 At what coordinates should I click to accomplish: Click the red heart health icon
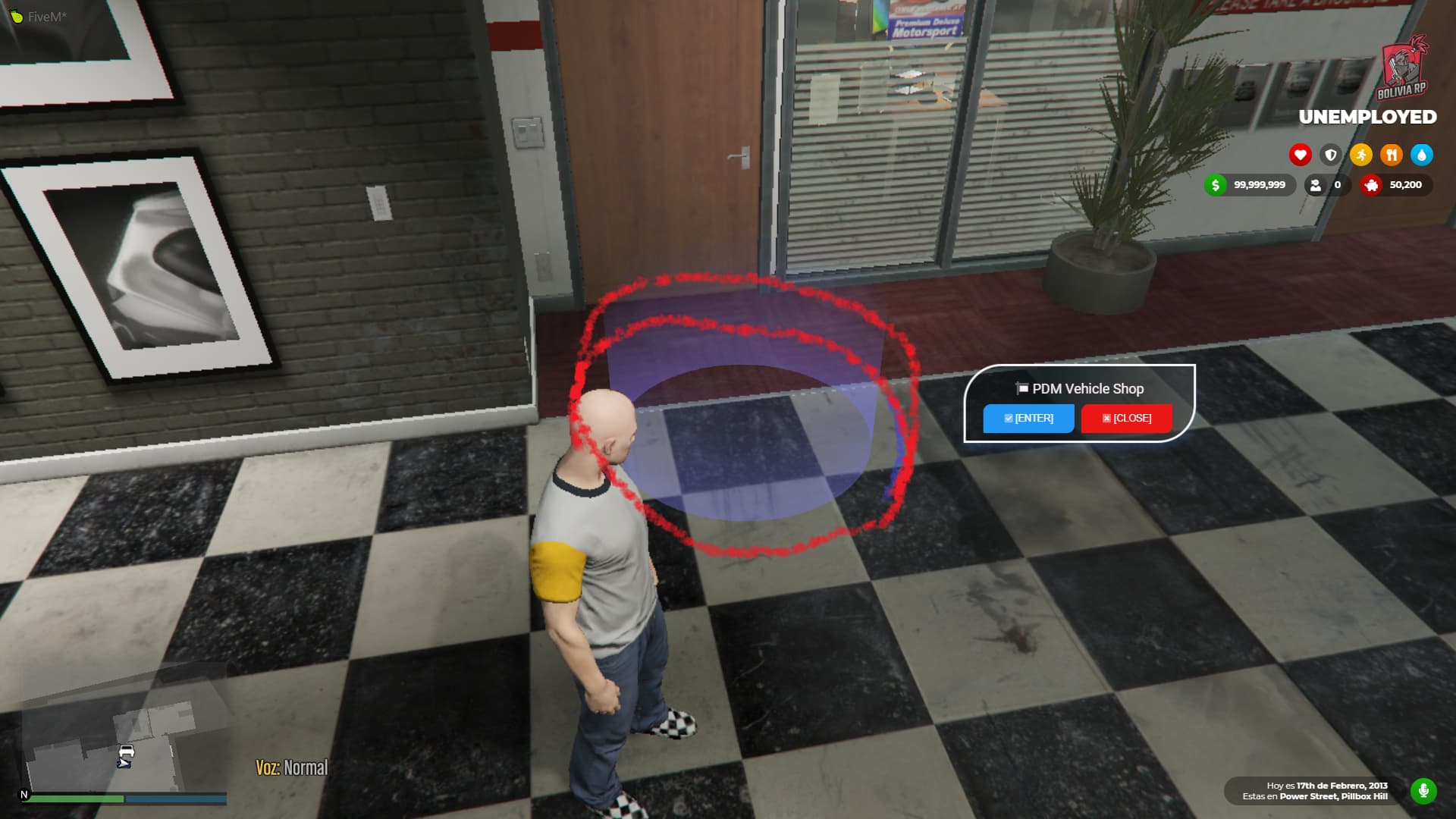[1299, 155]
